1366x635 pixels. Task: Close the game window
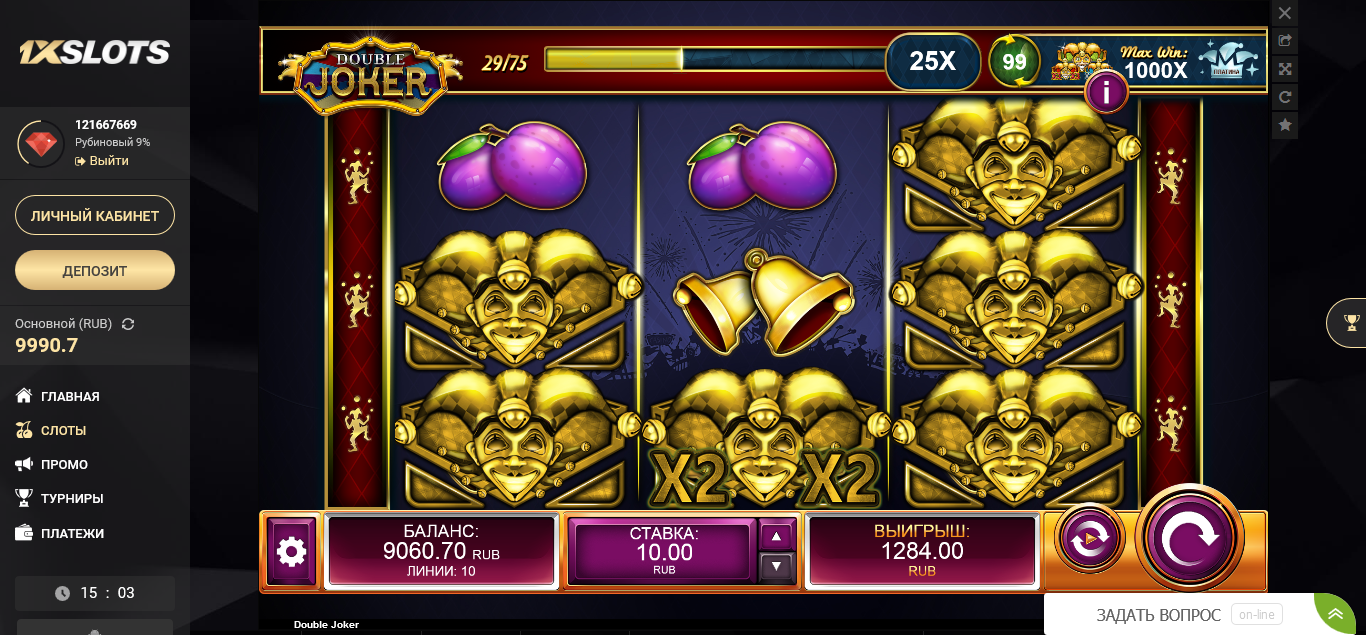click(1285, 13)
